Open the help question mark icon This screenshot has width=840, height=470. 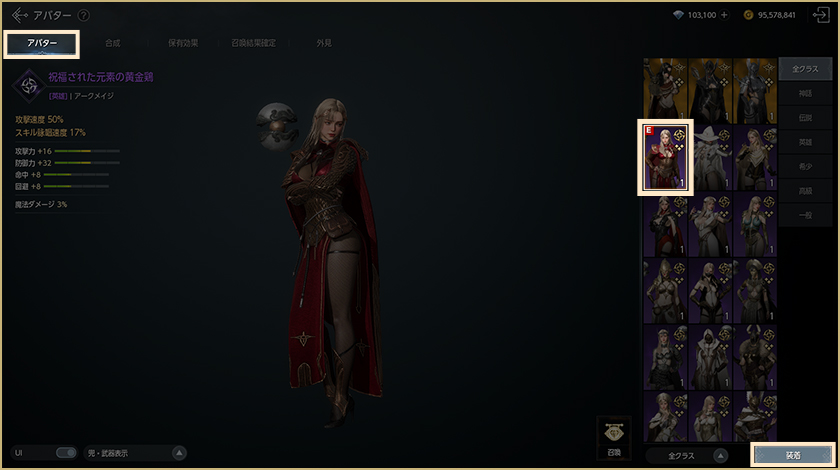[83, 15]
